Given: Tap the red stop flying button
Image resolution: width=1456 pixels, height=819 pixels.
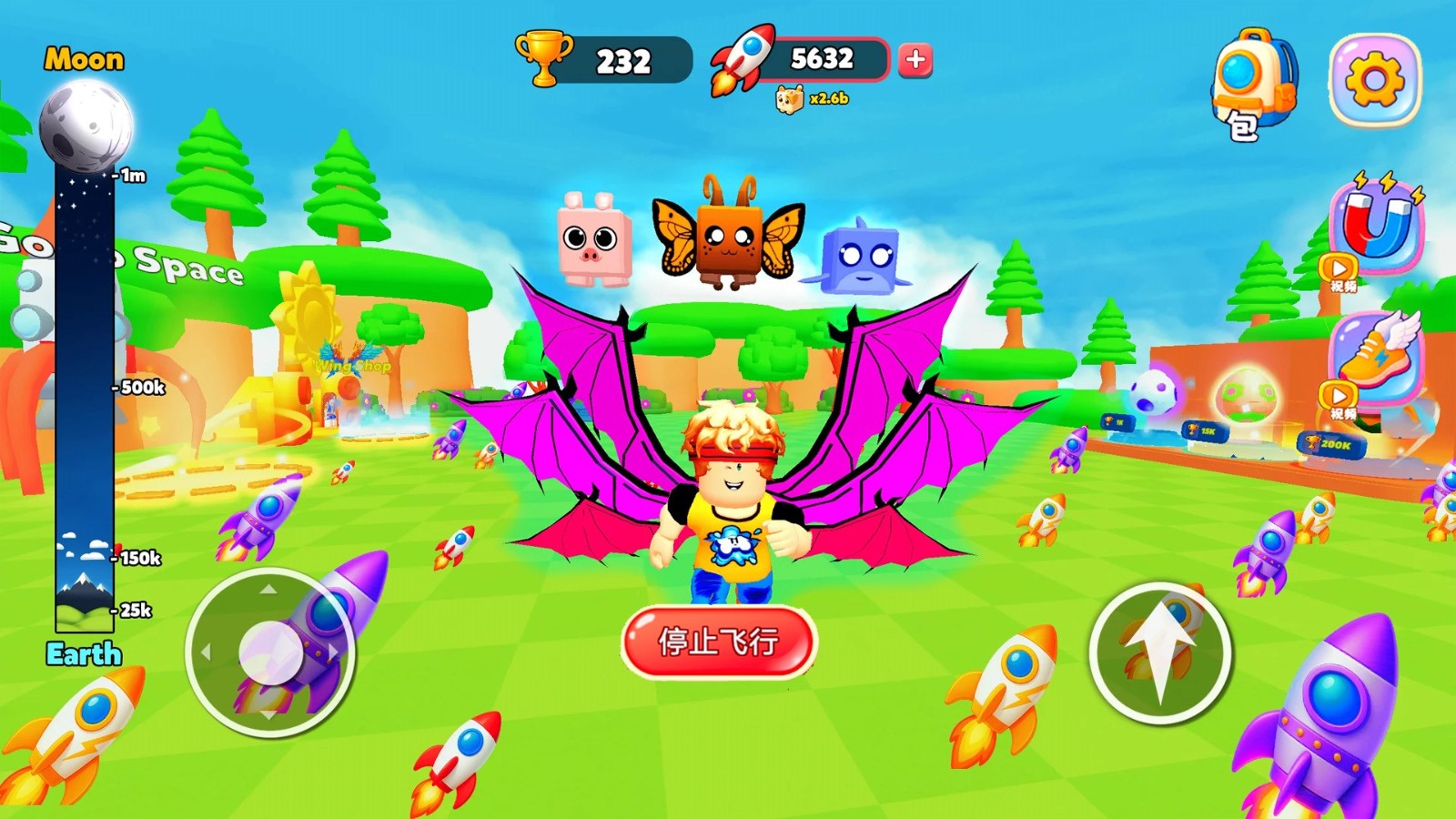Looking at the screenshot, I should 718,642.
